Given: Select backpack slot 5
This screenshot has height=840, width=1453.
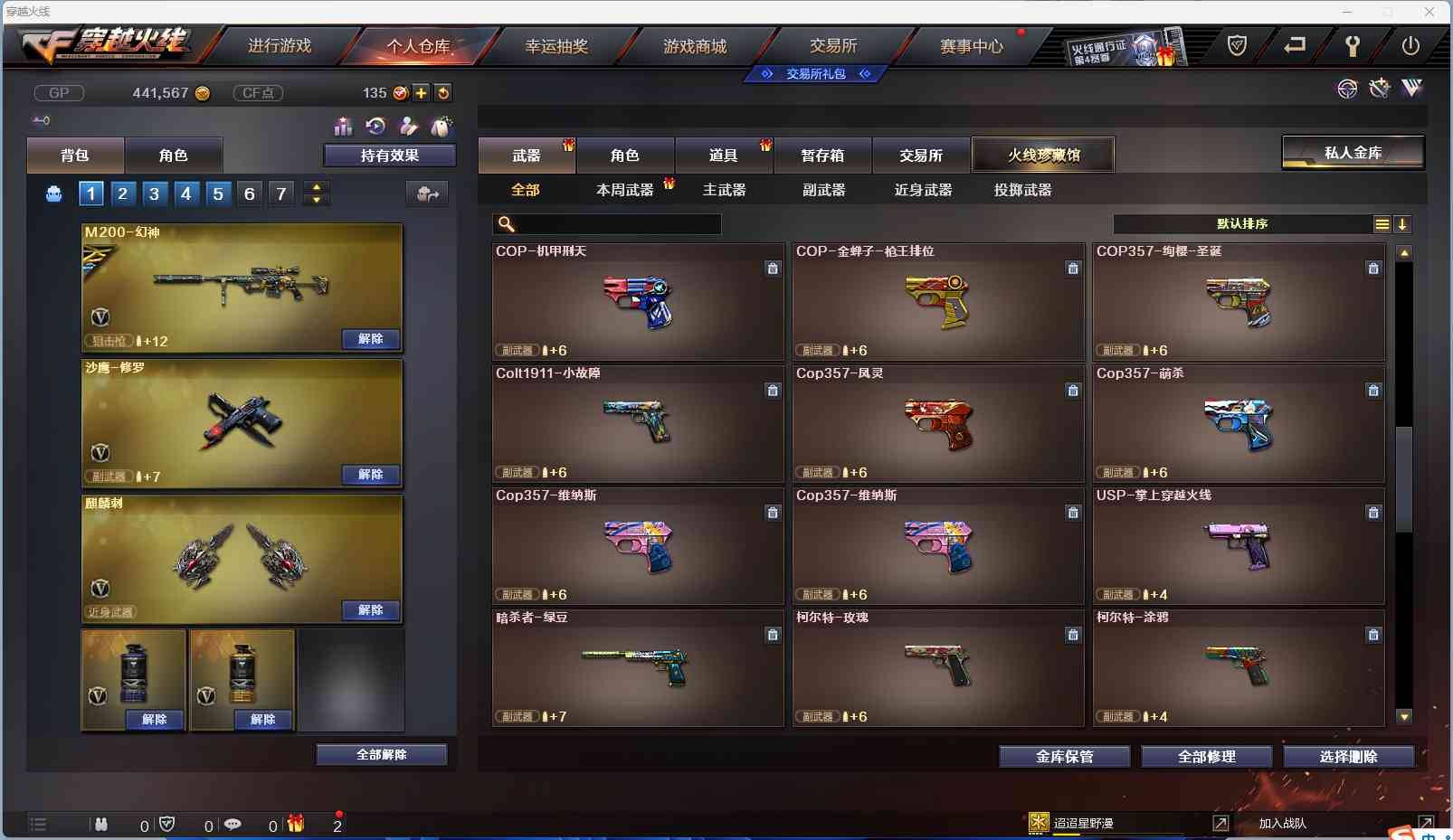Looking at the screenshot, I should click(x=217, y=193).
